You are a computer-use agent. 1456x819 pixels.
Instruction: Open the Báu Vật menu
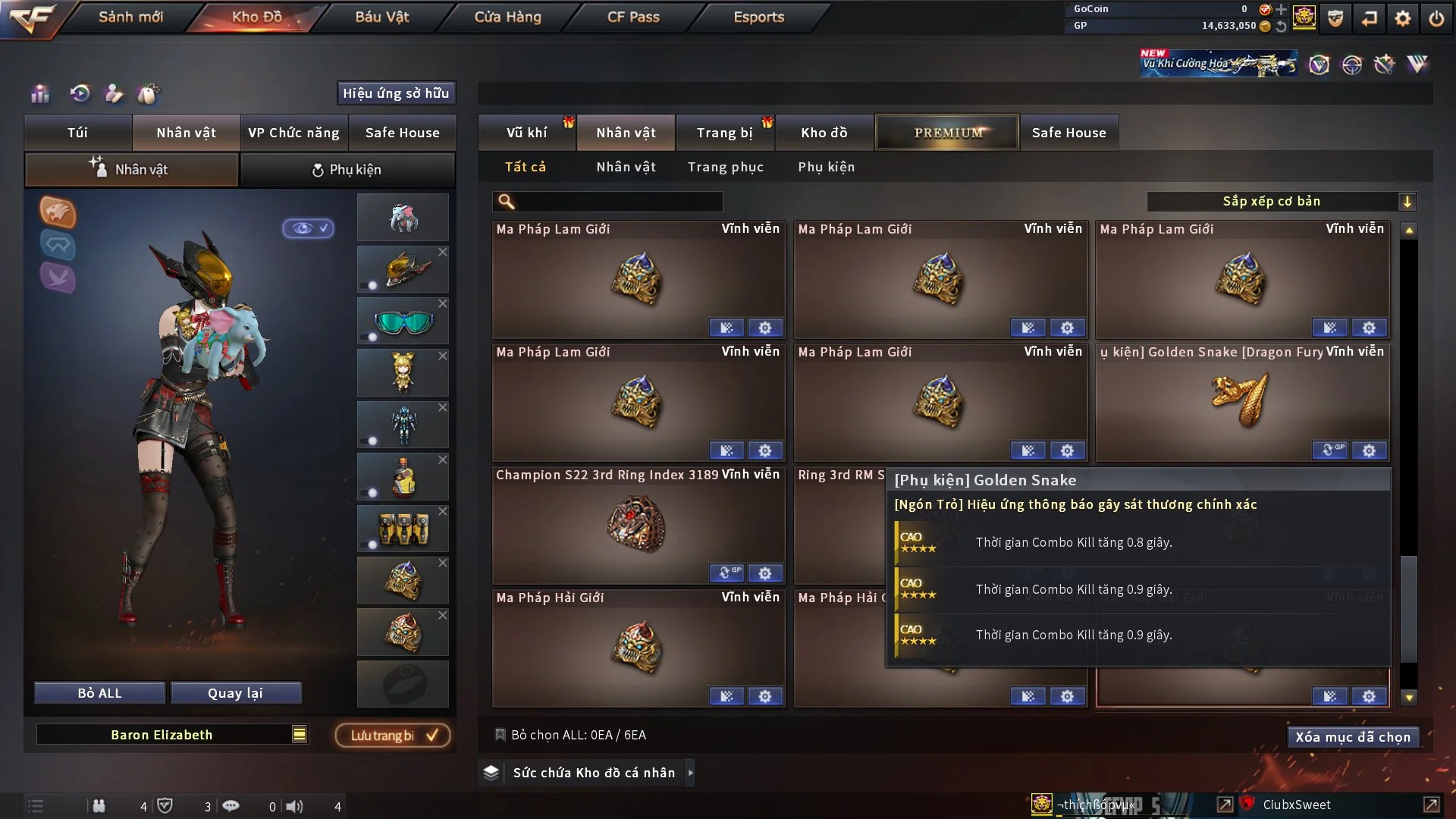coord(381,17)
